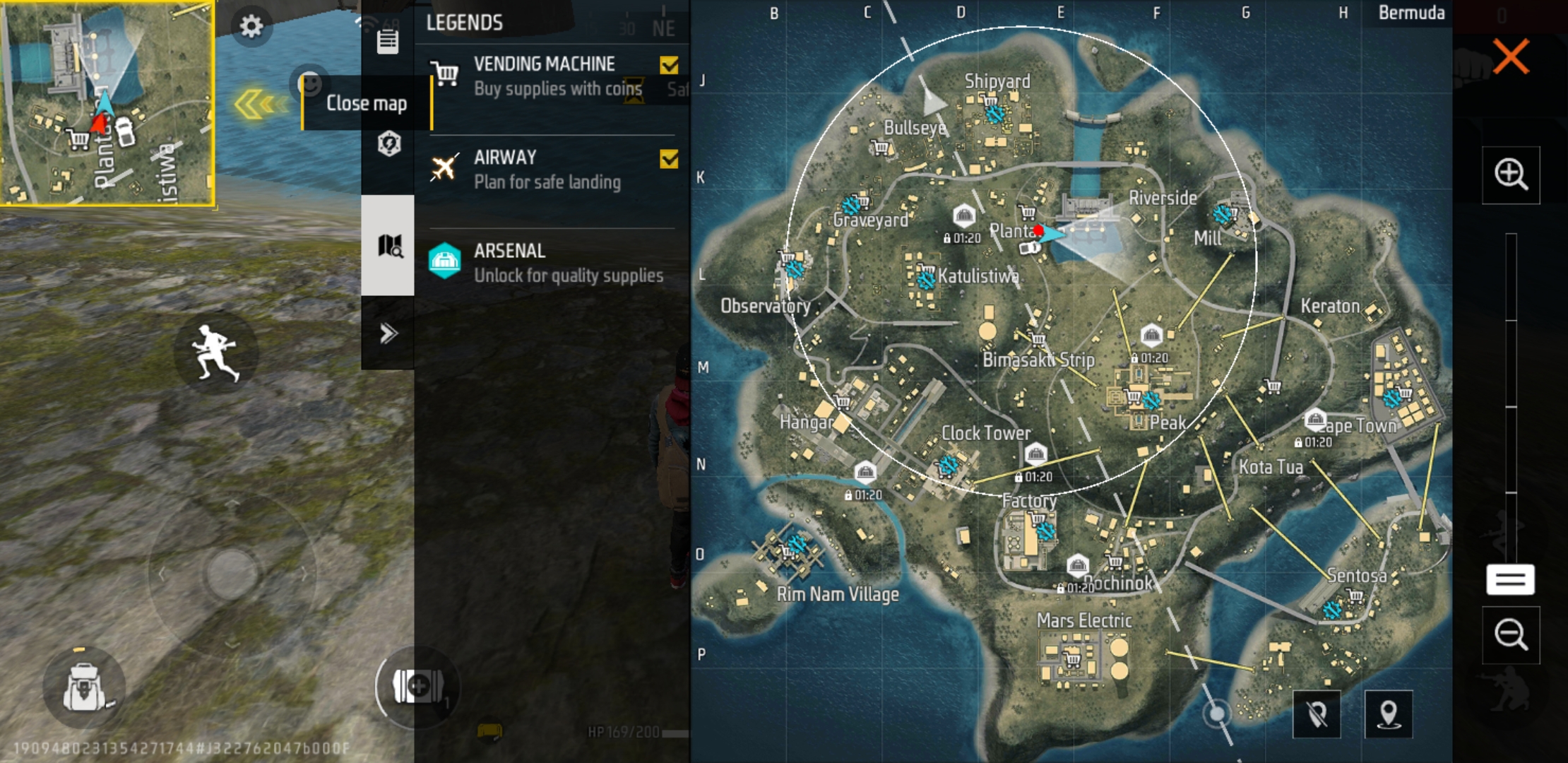Open the stance bars icon on the right edge
The image size is (1568, 763).
(1509, 579)
